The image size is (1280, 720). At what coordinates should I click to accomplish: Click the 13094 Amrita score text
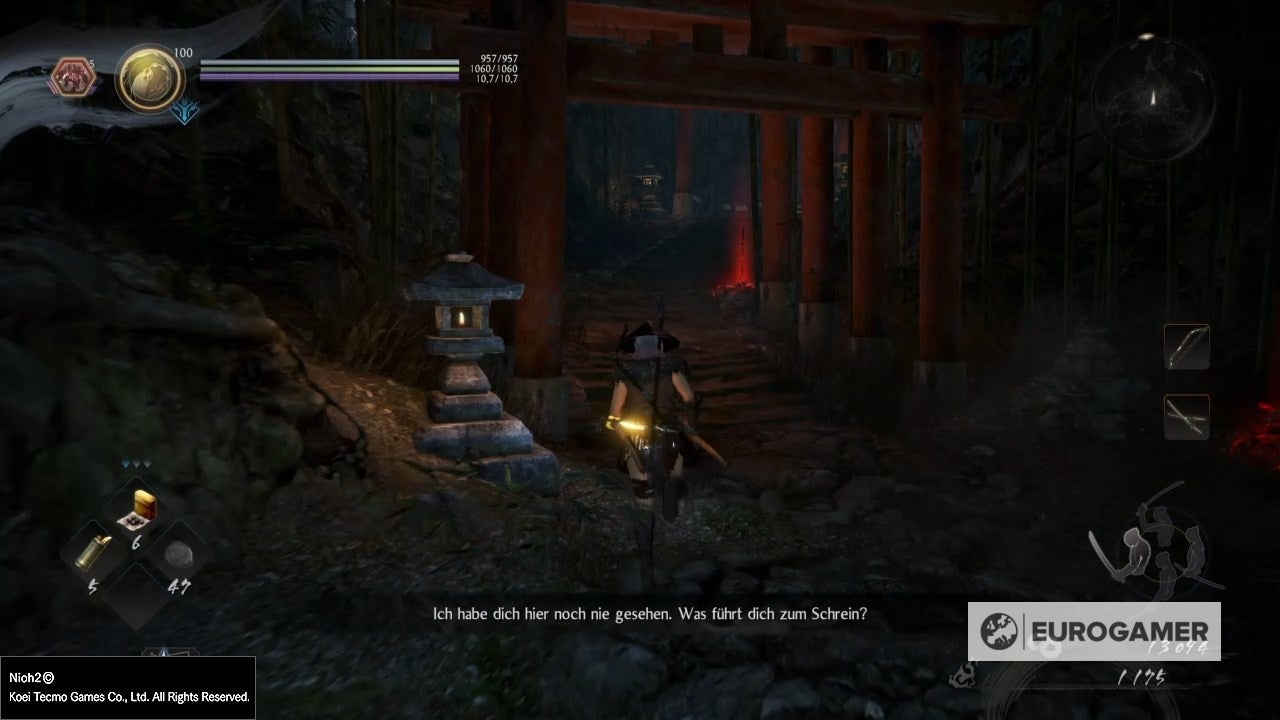tap(1177, 647)
